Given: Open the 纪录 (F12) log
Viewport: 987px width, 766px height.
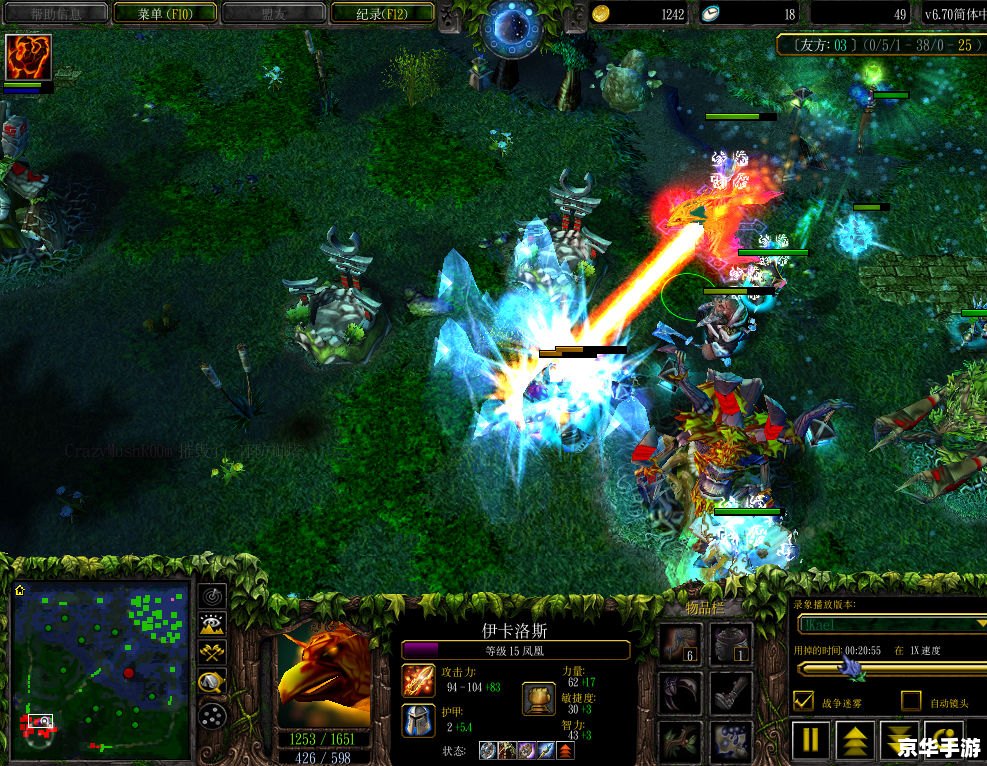Looking at the screenshot, I should (x=380, y=13).
